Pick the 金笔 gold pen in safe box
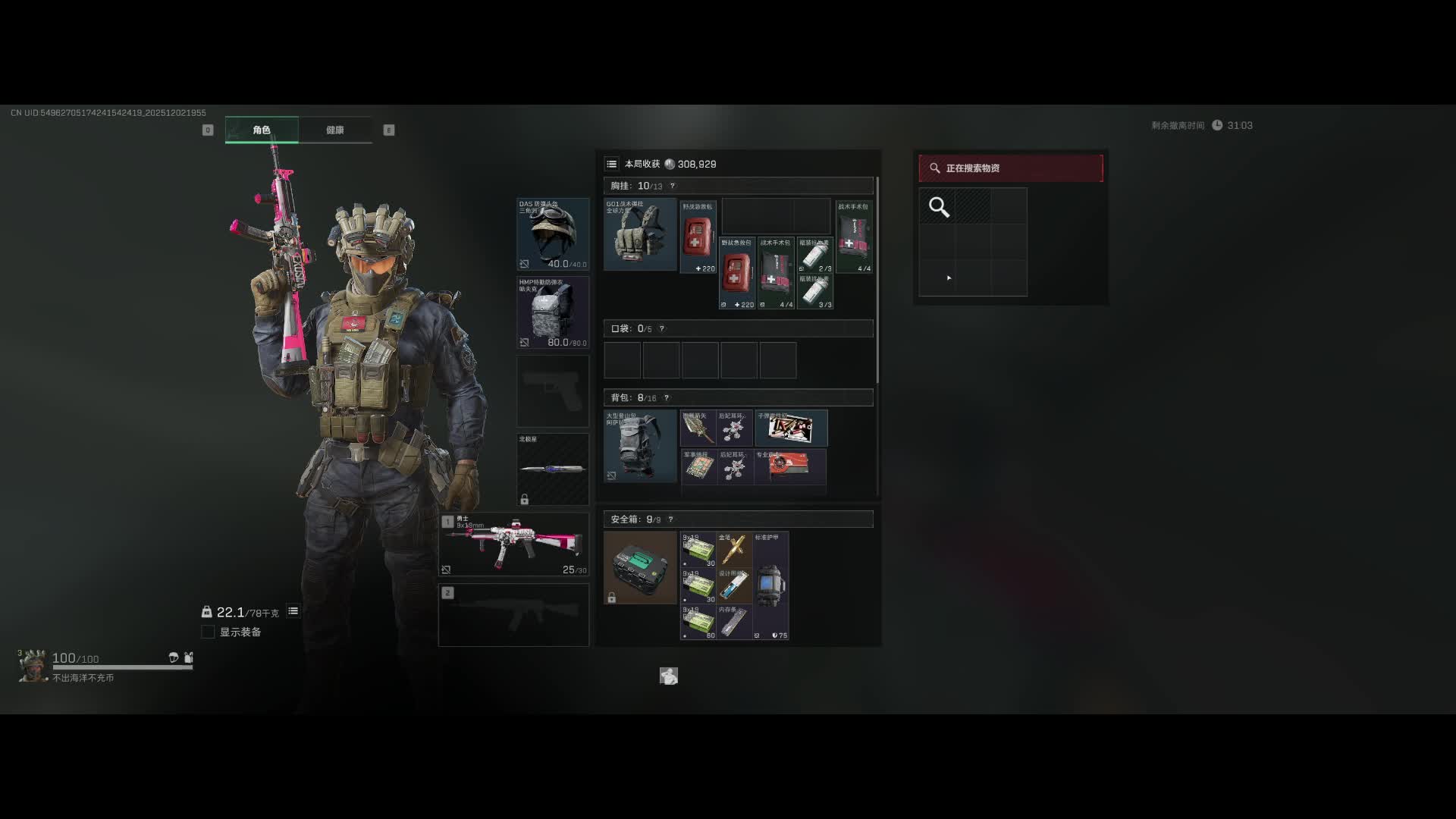Screen dimensions: 1456x819 (734, 549)
